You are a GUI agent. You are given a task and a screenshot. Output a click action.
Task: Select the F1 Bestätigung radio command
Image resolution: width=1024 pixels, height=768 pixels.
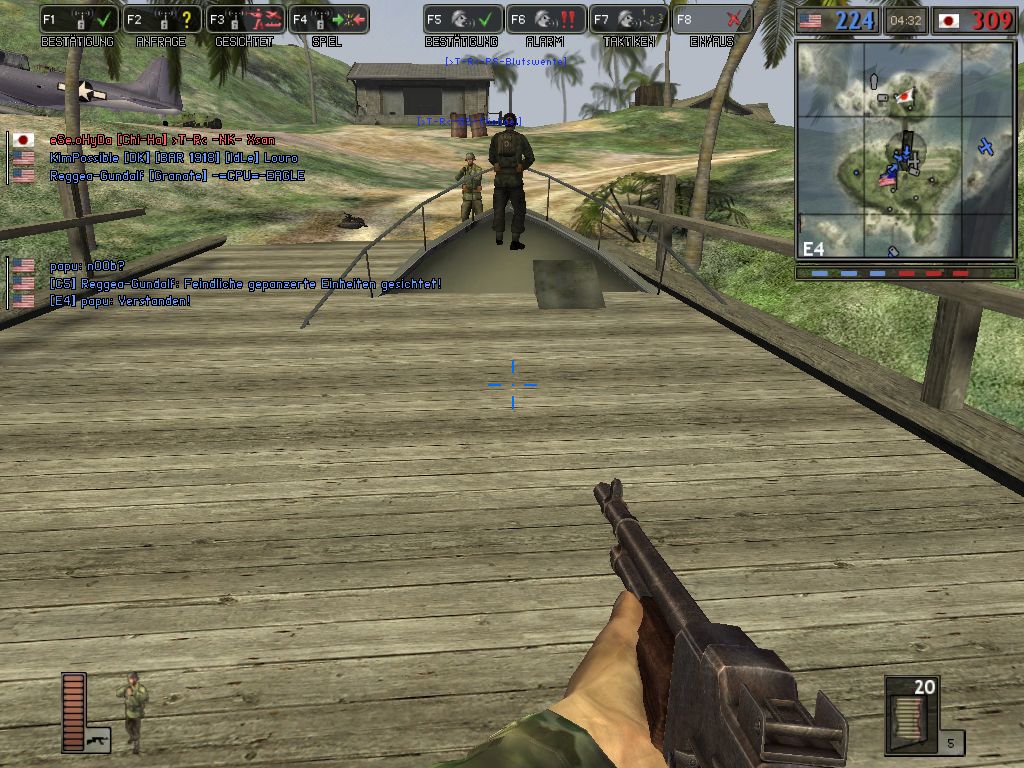(78, 19)
